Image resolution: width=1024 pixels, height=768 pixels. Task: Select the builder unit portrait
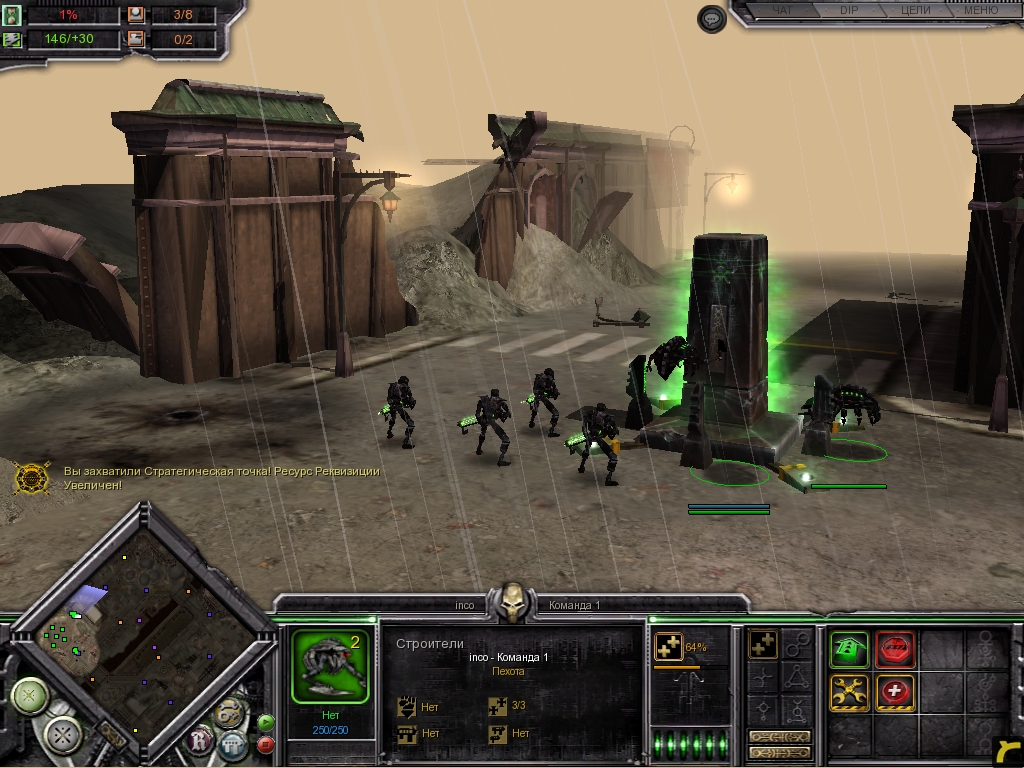328,665
